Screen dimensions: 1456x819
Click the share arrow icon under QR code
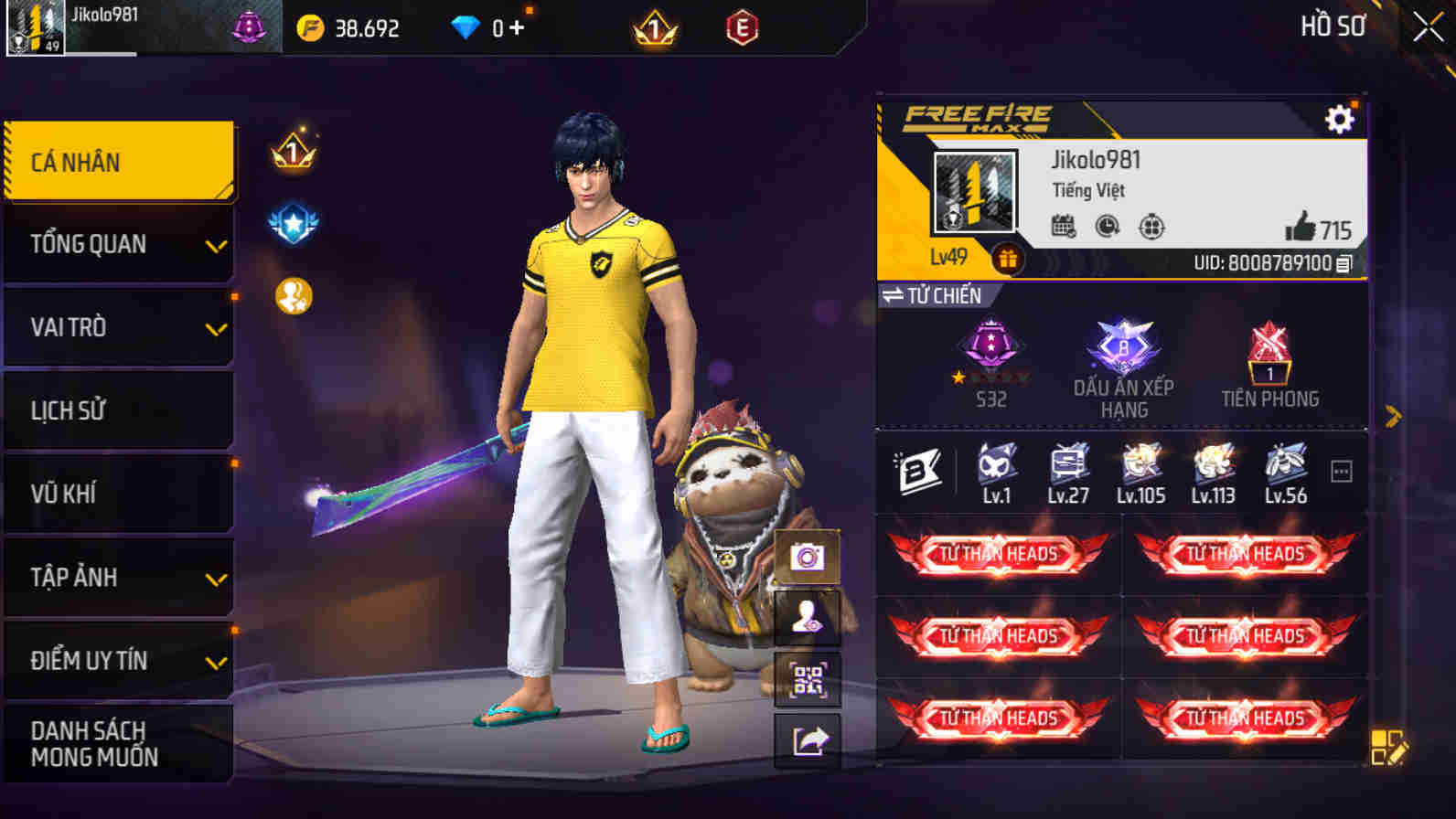pyautogui.click(x=808, y=740)
